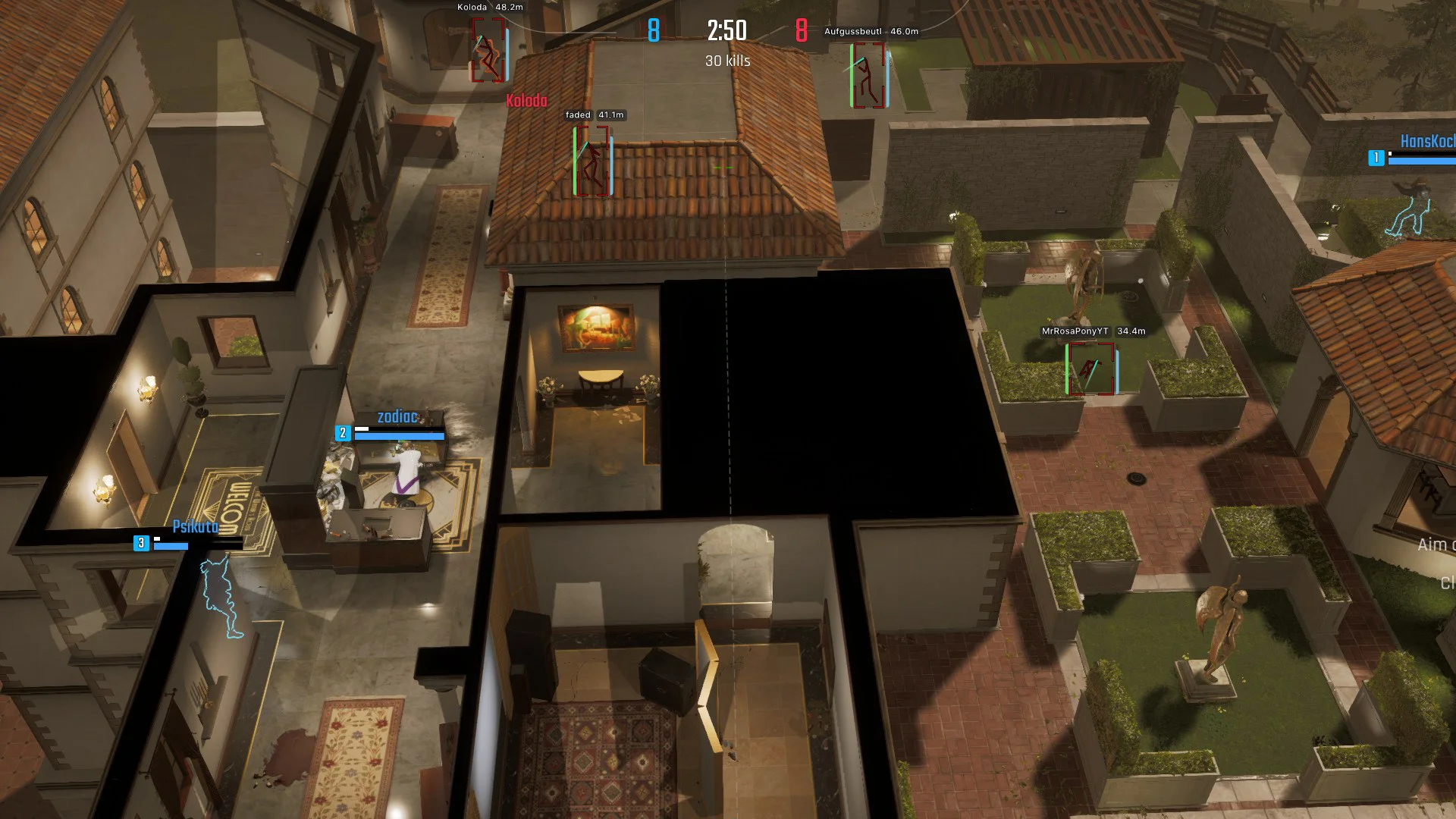Viewport: 1456px width, 819px height.
Task: Click the enemy marker labeled faded
Action: tap(592, 162)
